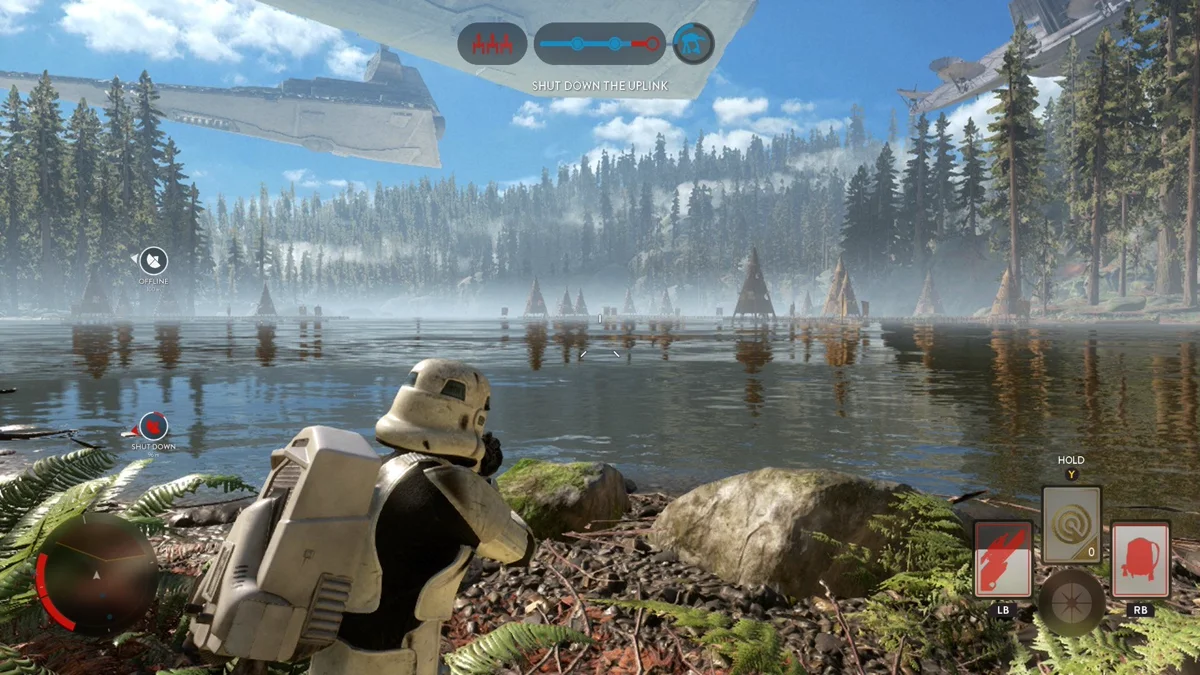Viewport: 1200px width, 675px height.
Task: Select the Offline uplink objective marker
Action: pos(153,262)
